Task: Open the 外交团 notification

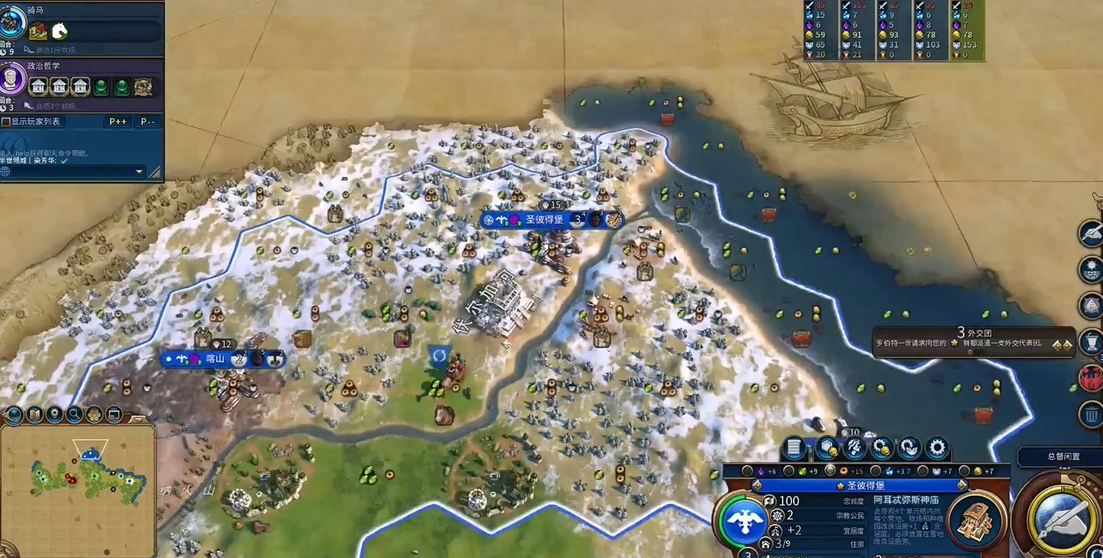Action: [x=972, y=339]
